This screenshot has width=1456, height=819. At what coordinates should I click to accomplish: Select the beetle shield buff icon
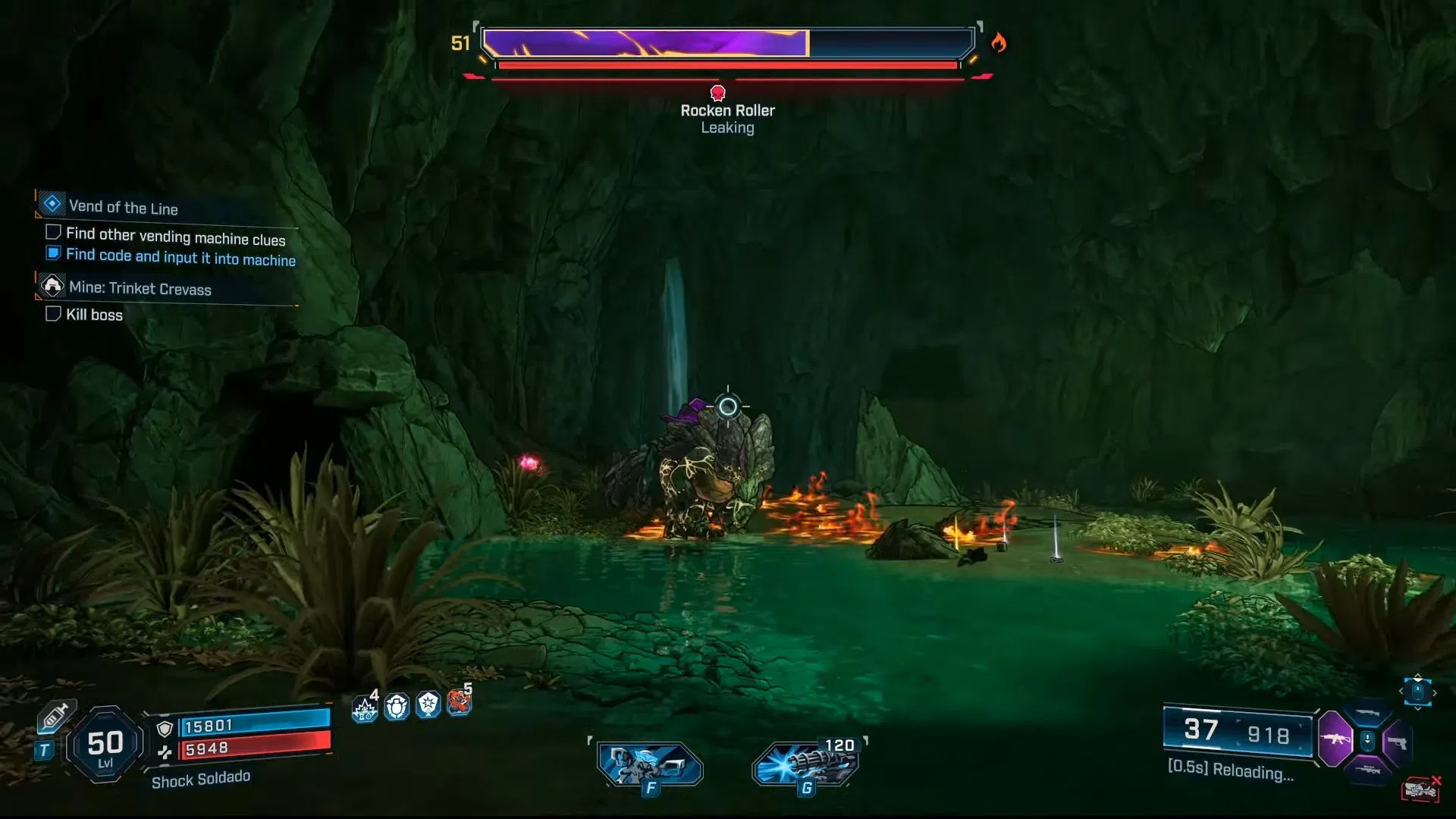tap(397, 707)
